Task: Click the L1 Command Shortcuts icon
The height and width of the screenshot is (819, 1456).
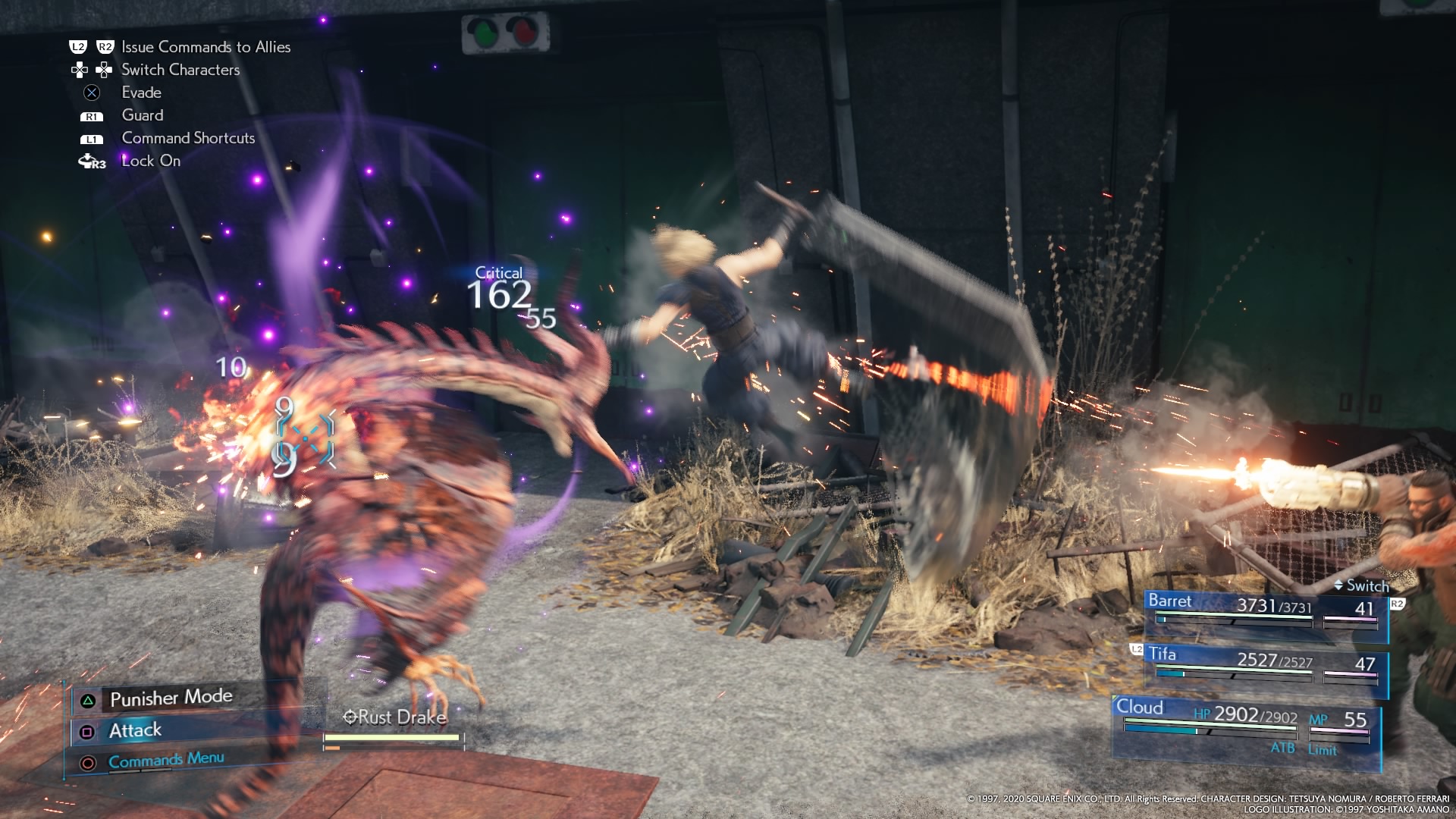Action: (x=90, y=138)
